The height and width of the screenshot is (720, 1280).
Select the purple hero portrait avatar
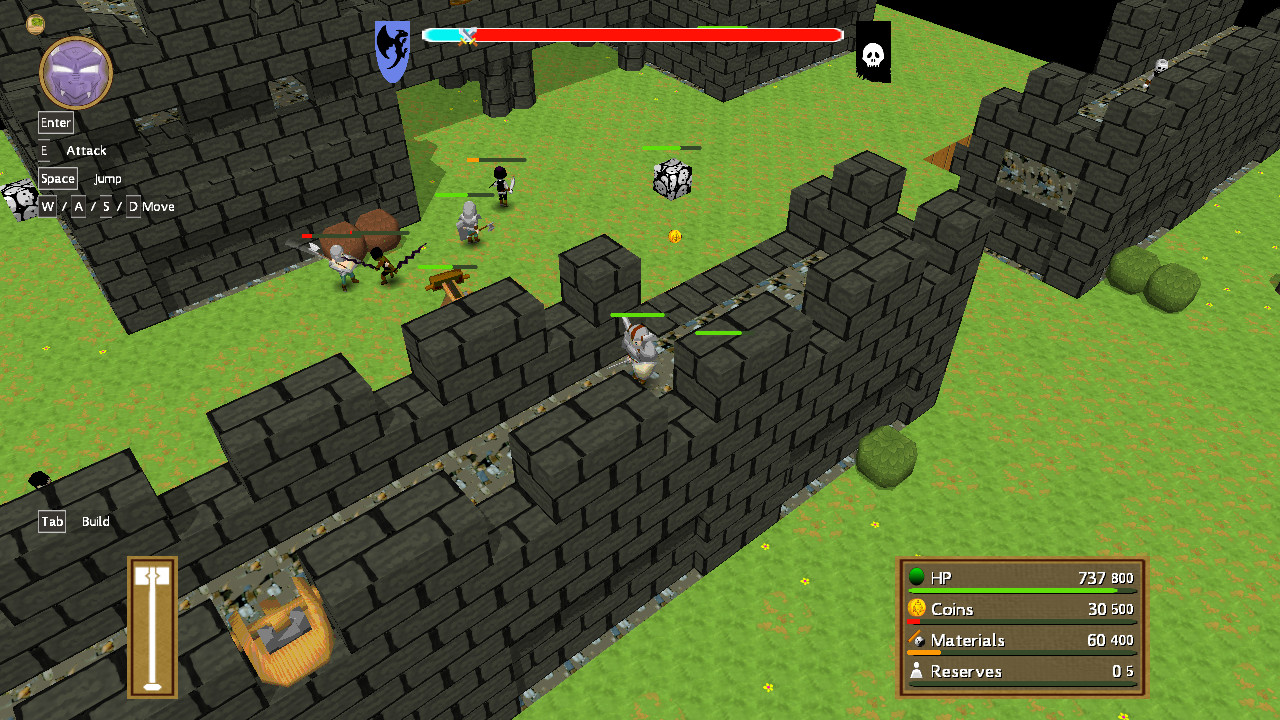(x=75, y=70)
